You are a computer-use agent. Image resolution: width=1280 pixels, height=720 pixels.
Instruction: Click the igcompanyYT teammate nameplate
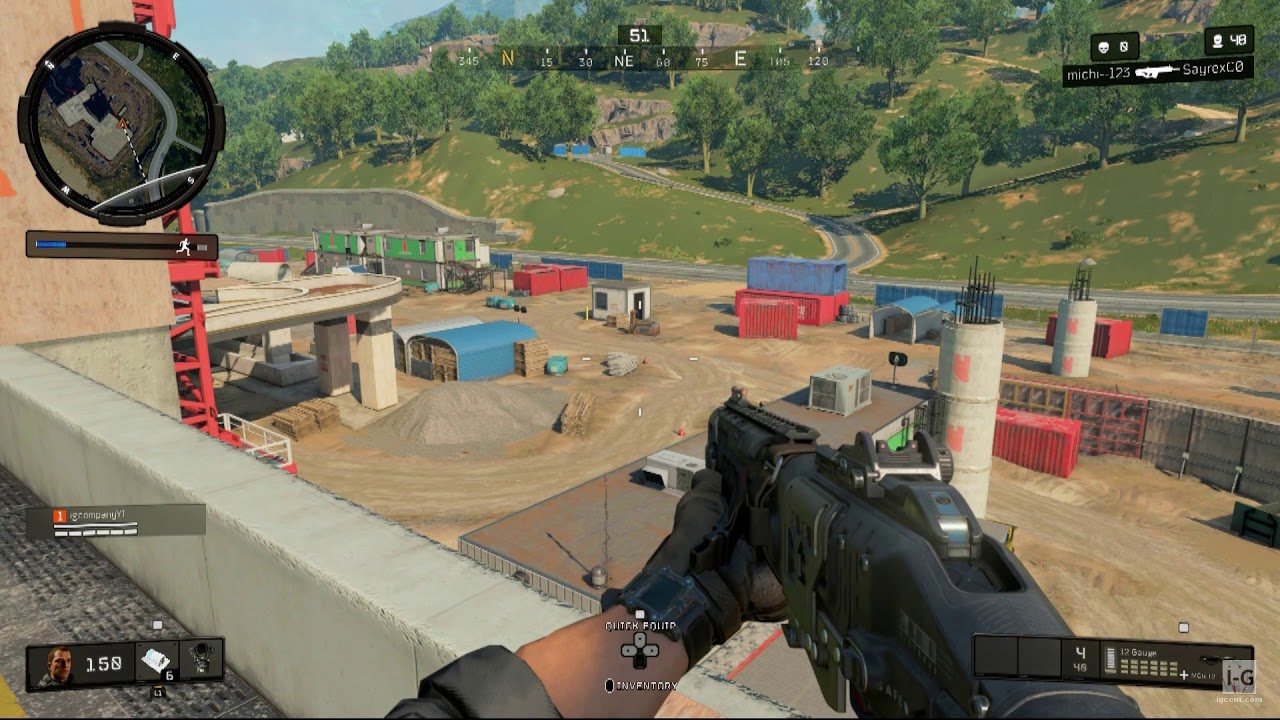click(x=115, y=520)
